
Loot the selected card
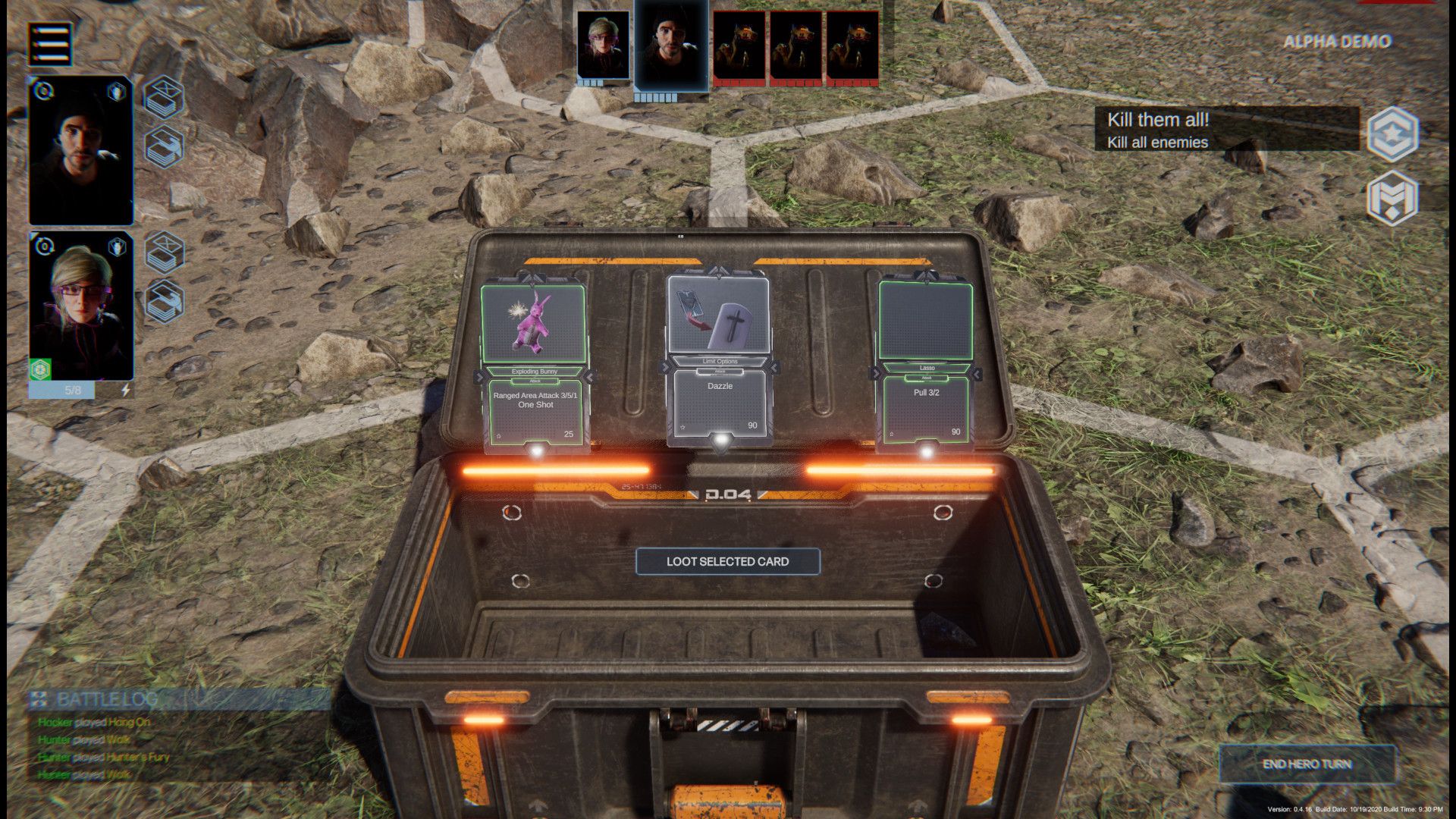727,562
